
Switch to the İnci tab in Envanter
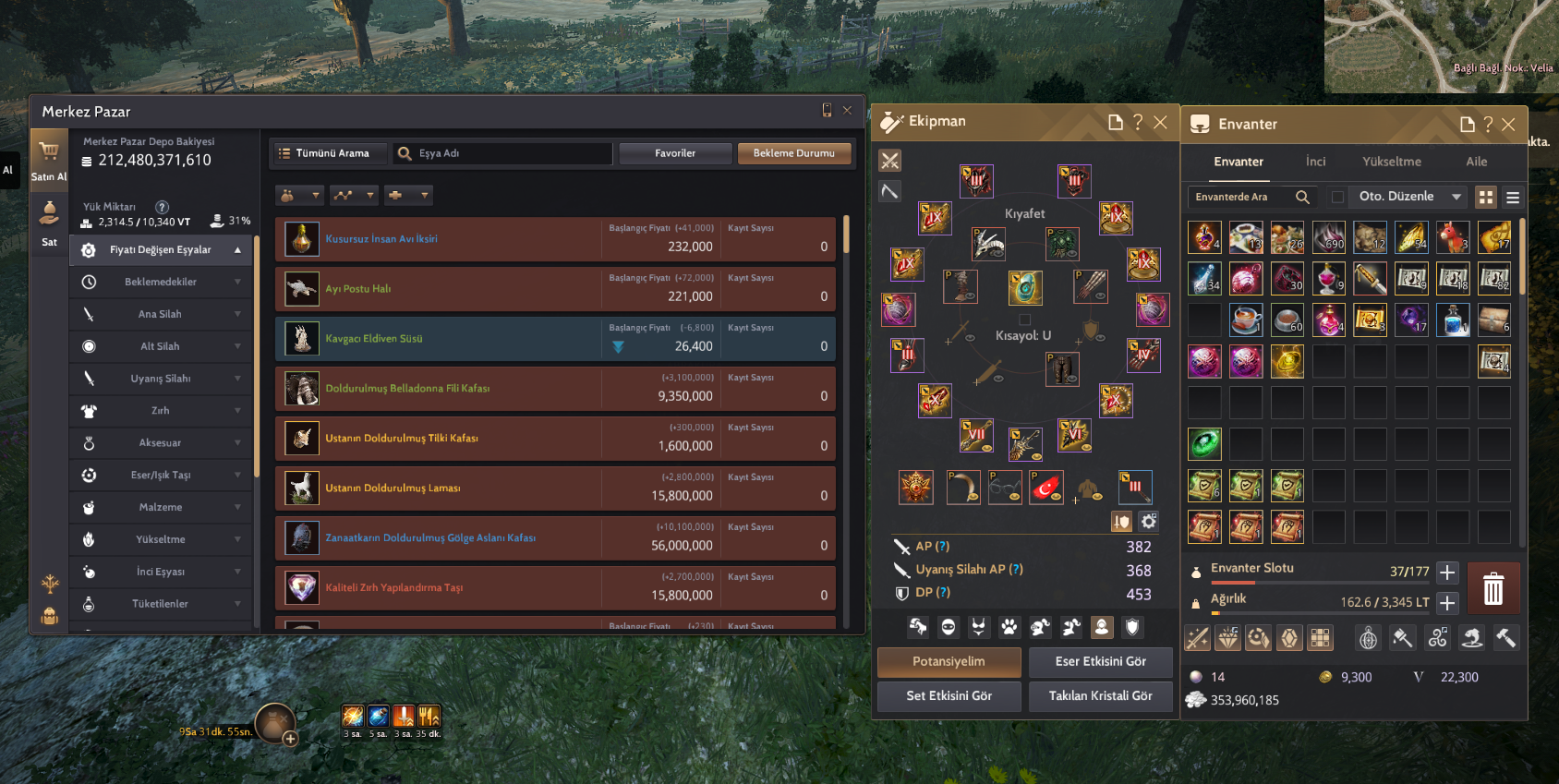pos(1315,162)
